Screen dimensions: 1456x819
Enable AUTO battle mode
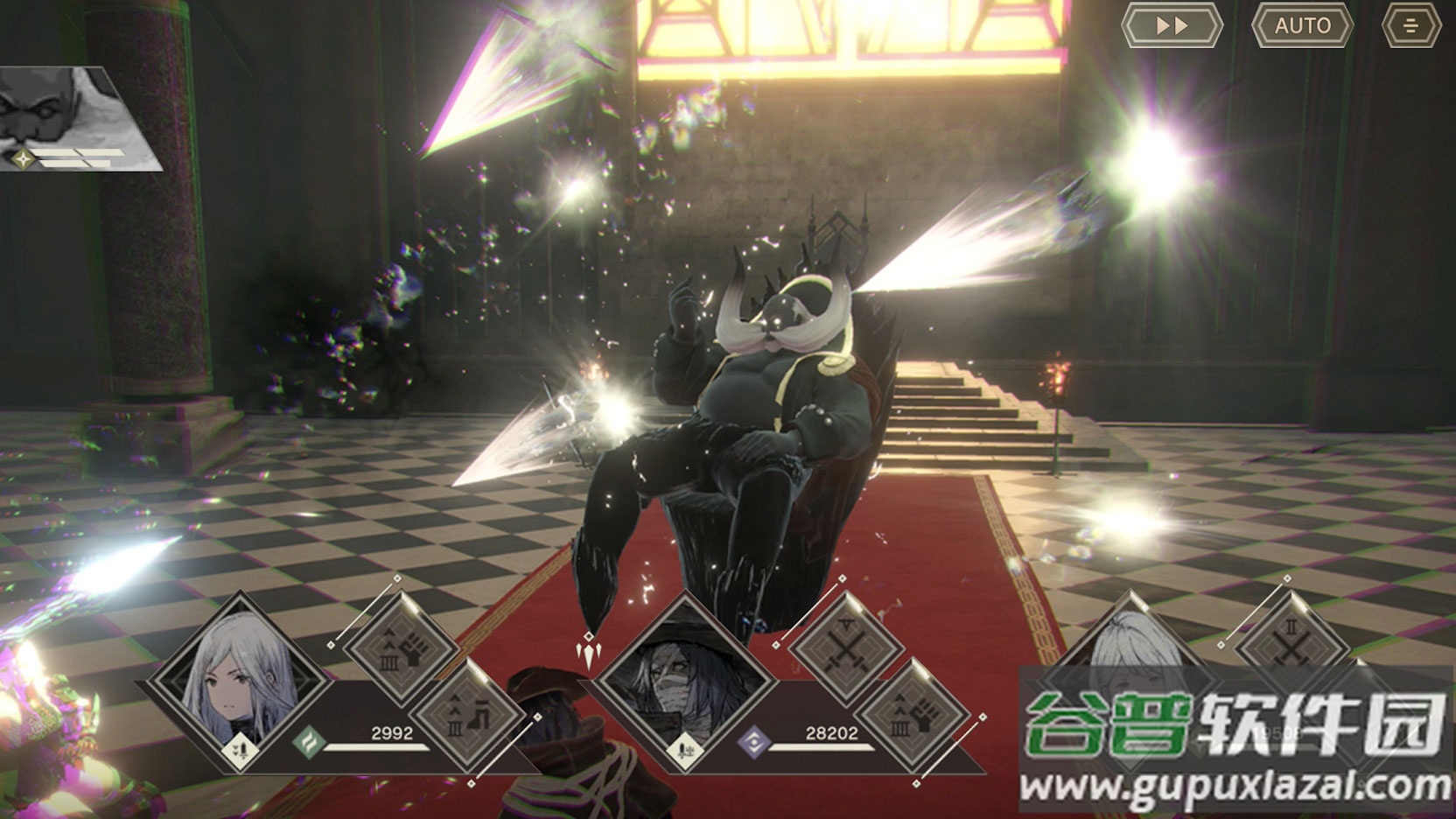click(x=1302, y=25)
